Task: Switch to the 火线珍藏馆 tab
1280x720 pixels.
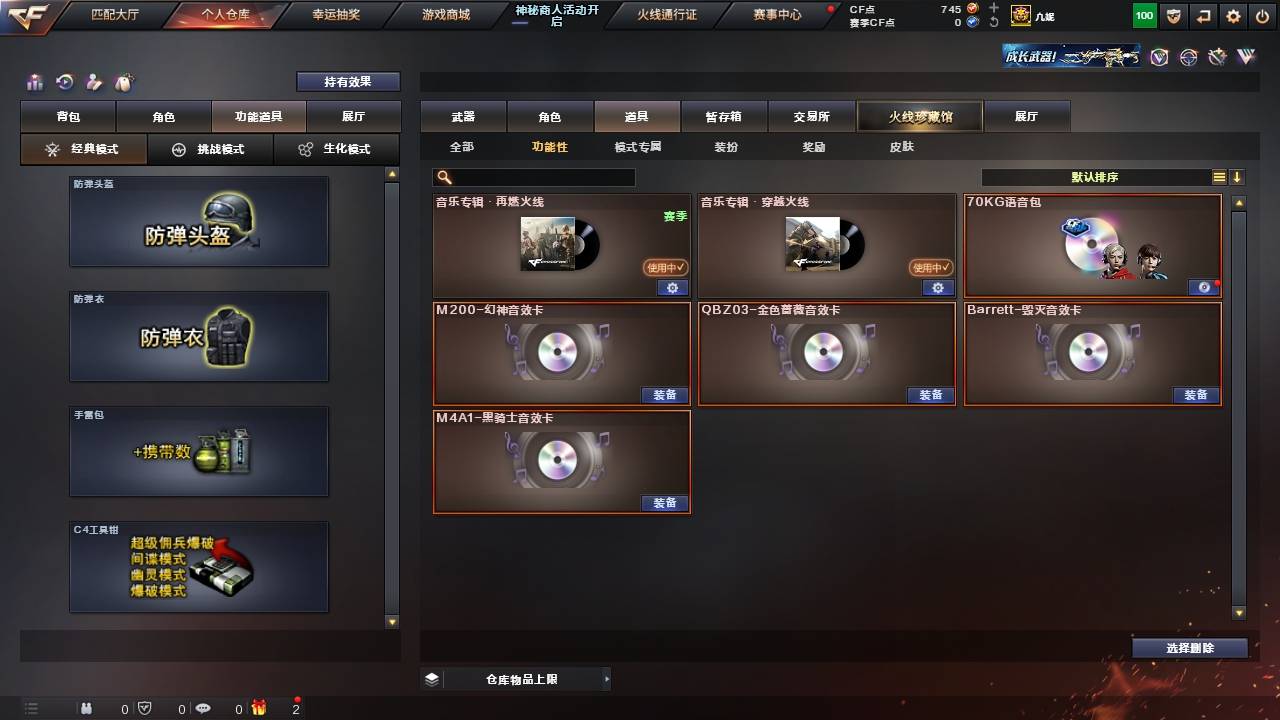Action: click(919, 116)
